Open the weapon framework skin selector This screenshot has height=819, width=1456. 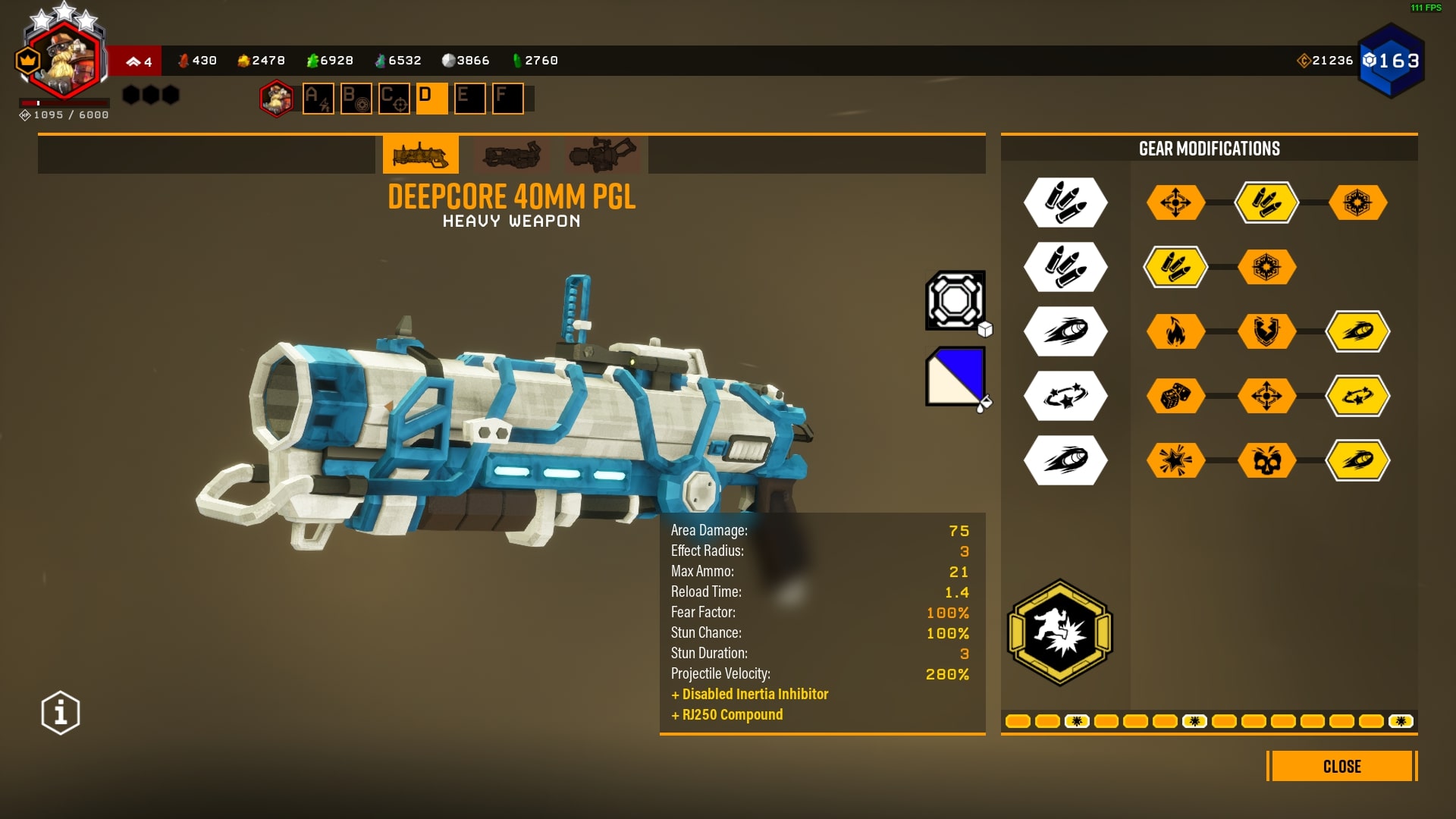point(955,300)
